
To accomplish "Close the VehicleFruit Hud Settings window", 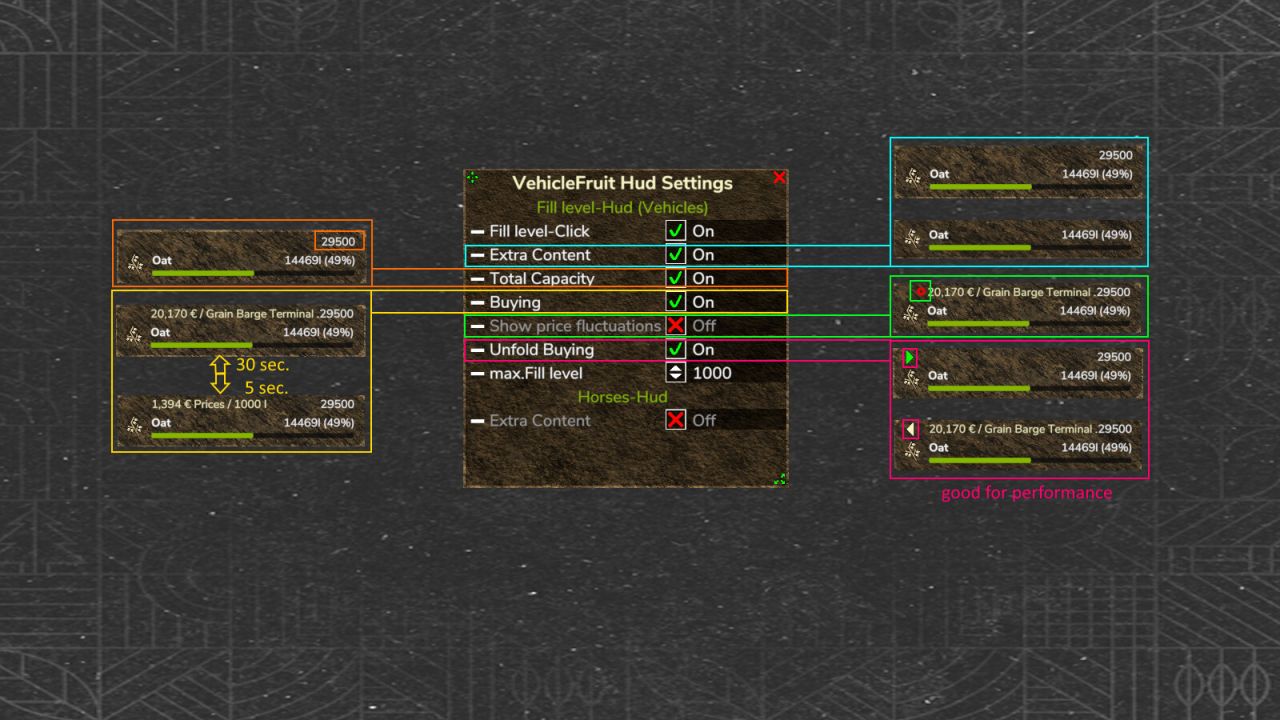I will coord(779,178).
